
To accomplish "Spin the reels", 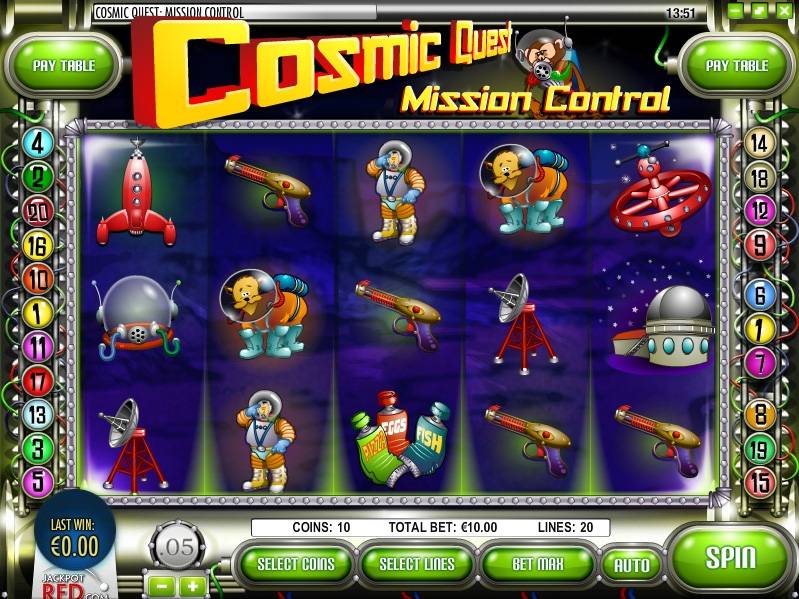I will pyautogui.click(x=729, y=558).
